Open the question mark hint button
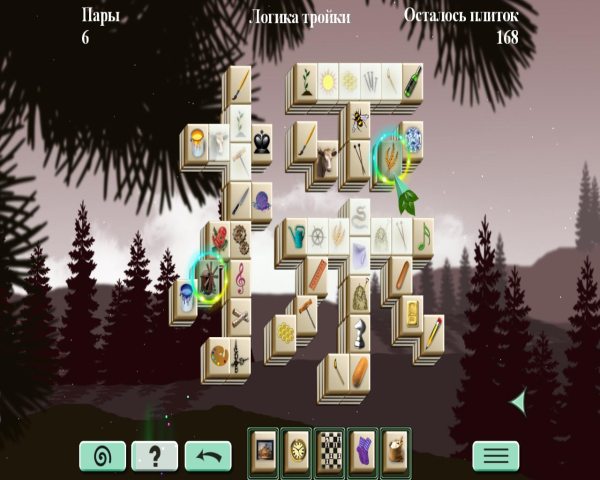Image resolution: width=600 pixels, height=480 pixels. click(x=155, y=456)
